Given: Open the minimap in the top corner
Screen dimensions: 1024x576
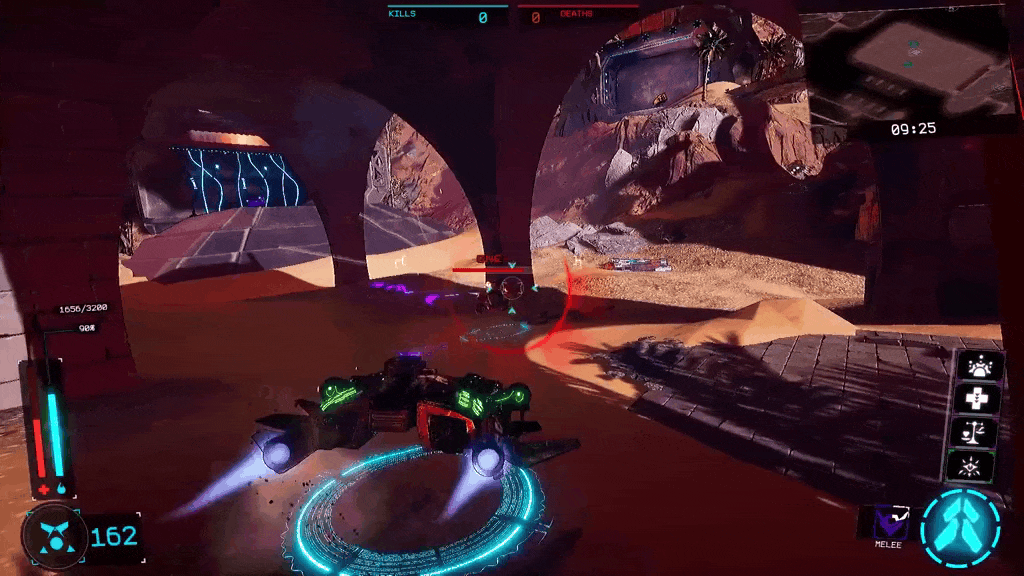Looking at the screenshot, I should point(912,60).
